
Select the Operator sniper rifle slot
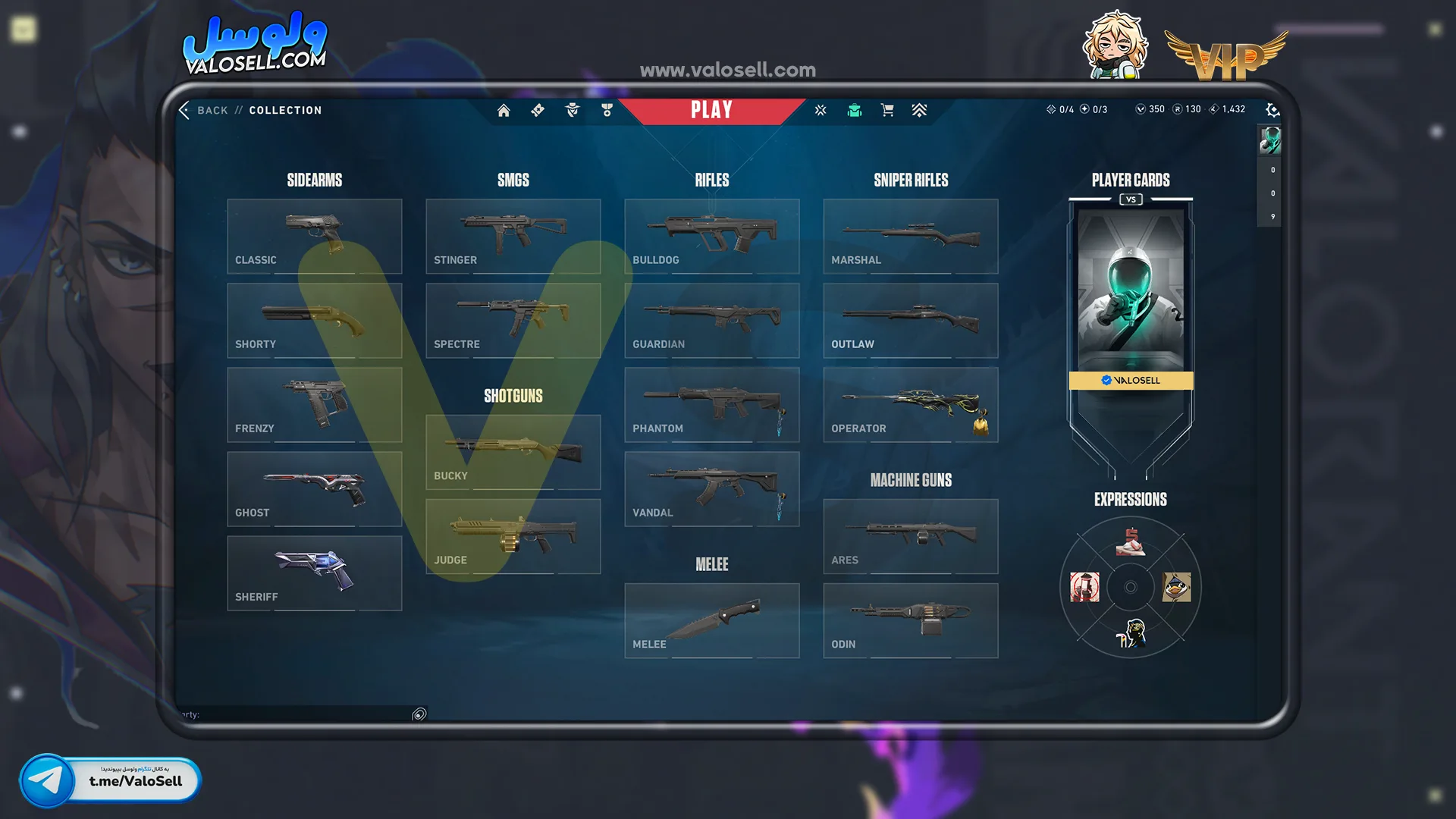910,404
